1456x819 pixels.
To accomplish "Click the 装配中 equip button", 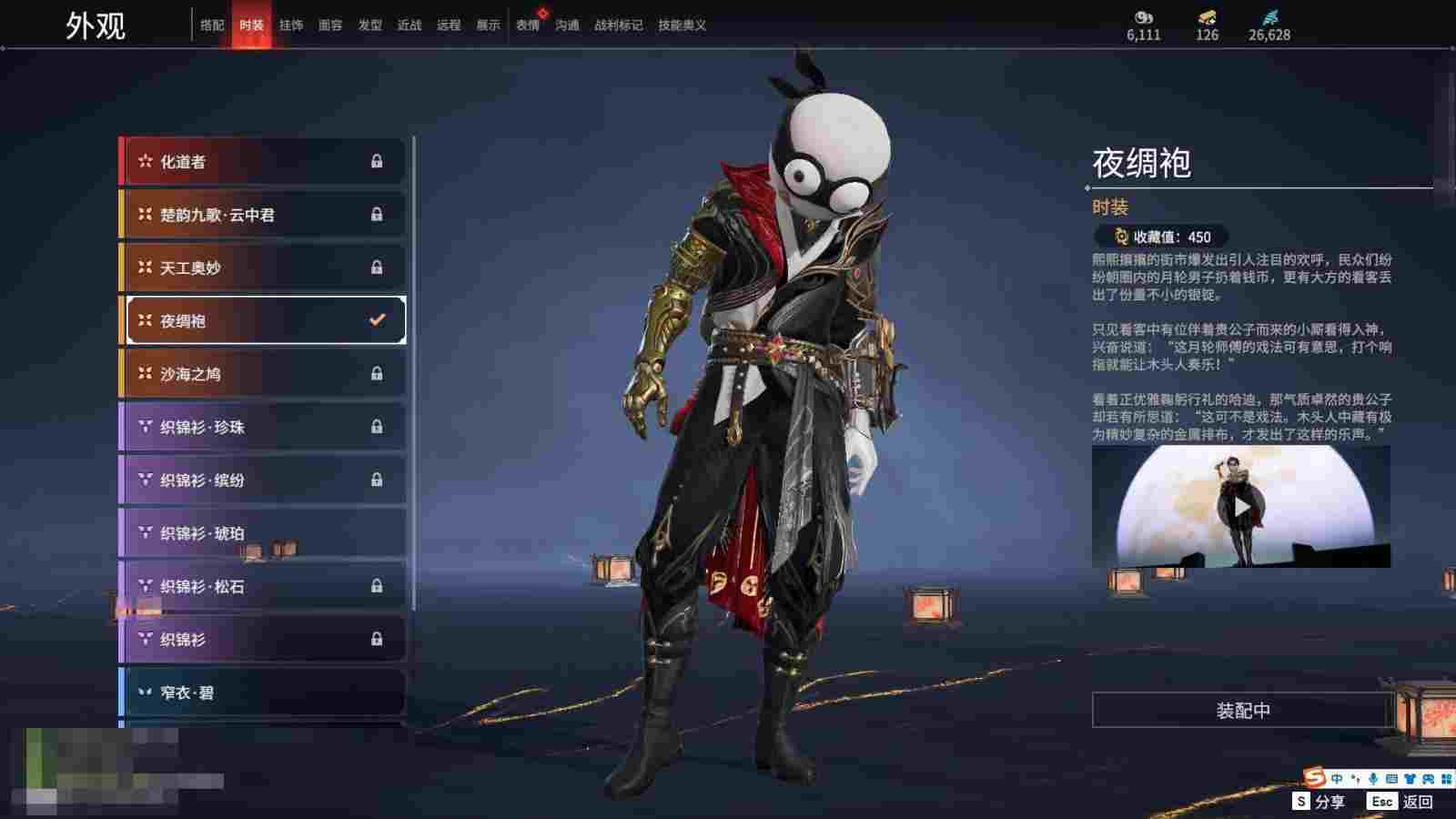I will pyautogui.click(x=1242, y=711).
